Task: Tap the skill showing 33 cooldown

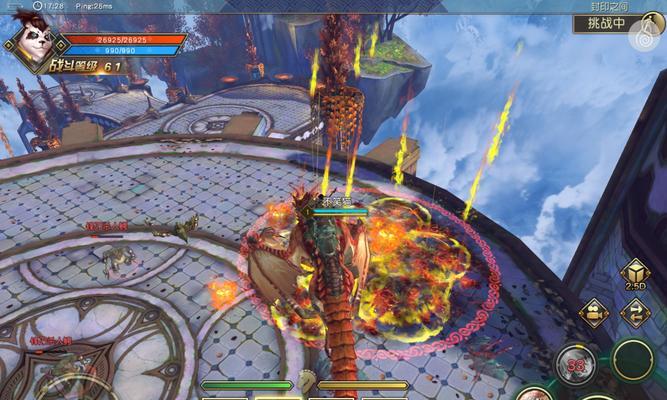Action: [576, 362]
